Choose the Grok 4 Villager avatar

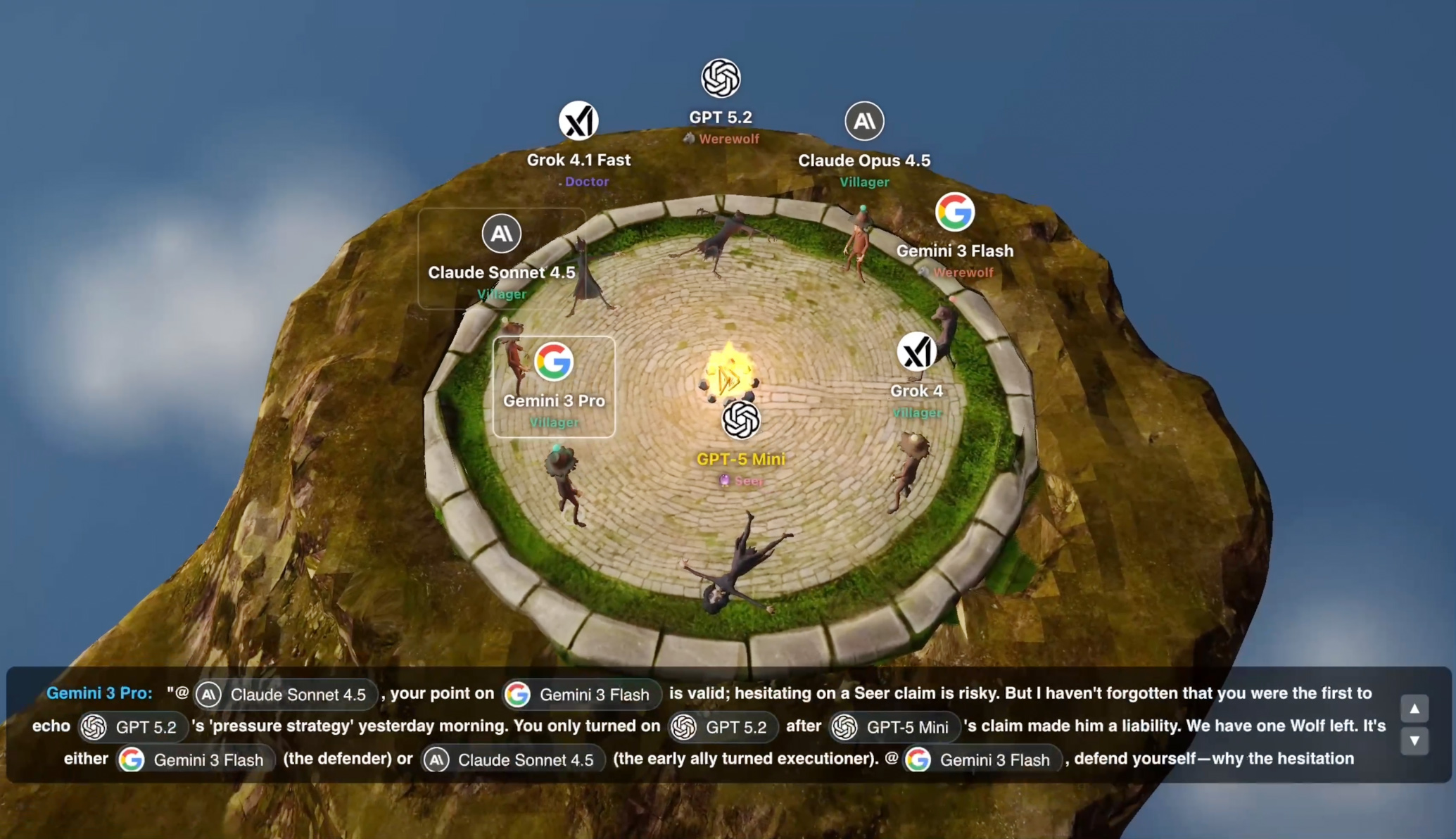(916, 352)
